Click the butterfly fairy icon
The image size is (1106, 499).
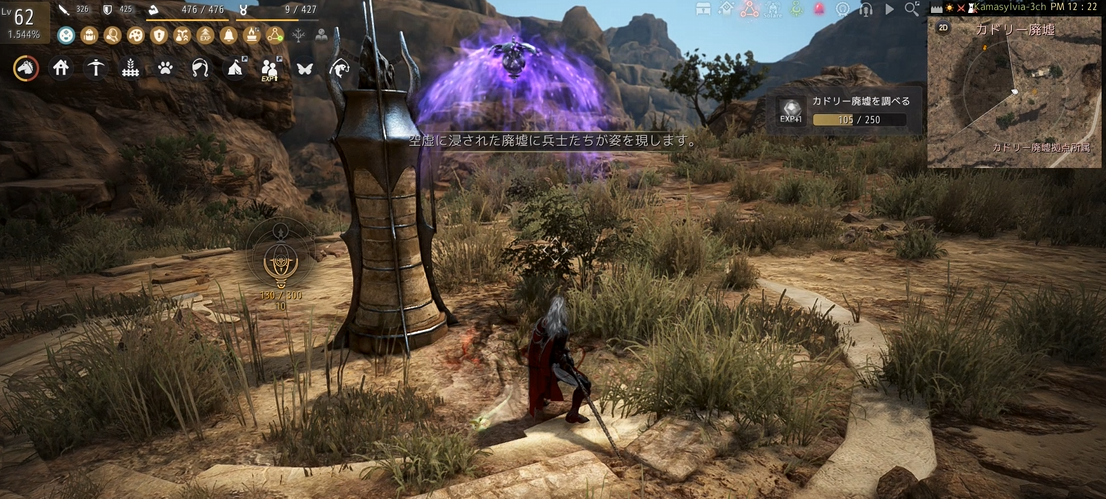pyautogui.click(x=304, y=68)
